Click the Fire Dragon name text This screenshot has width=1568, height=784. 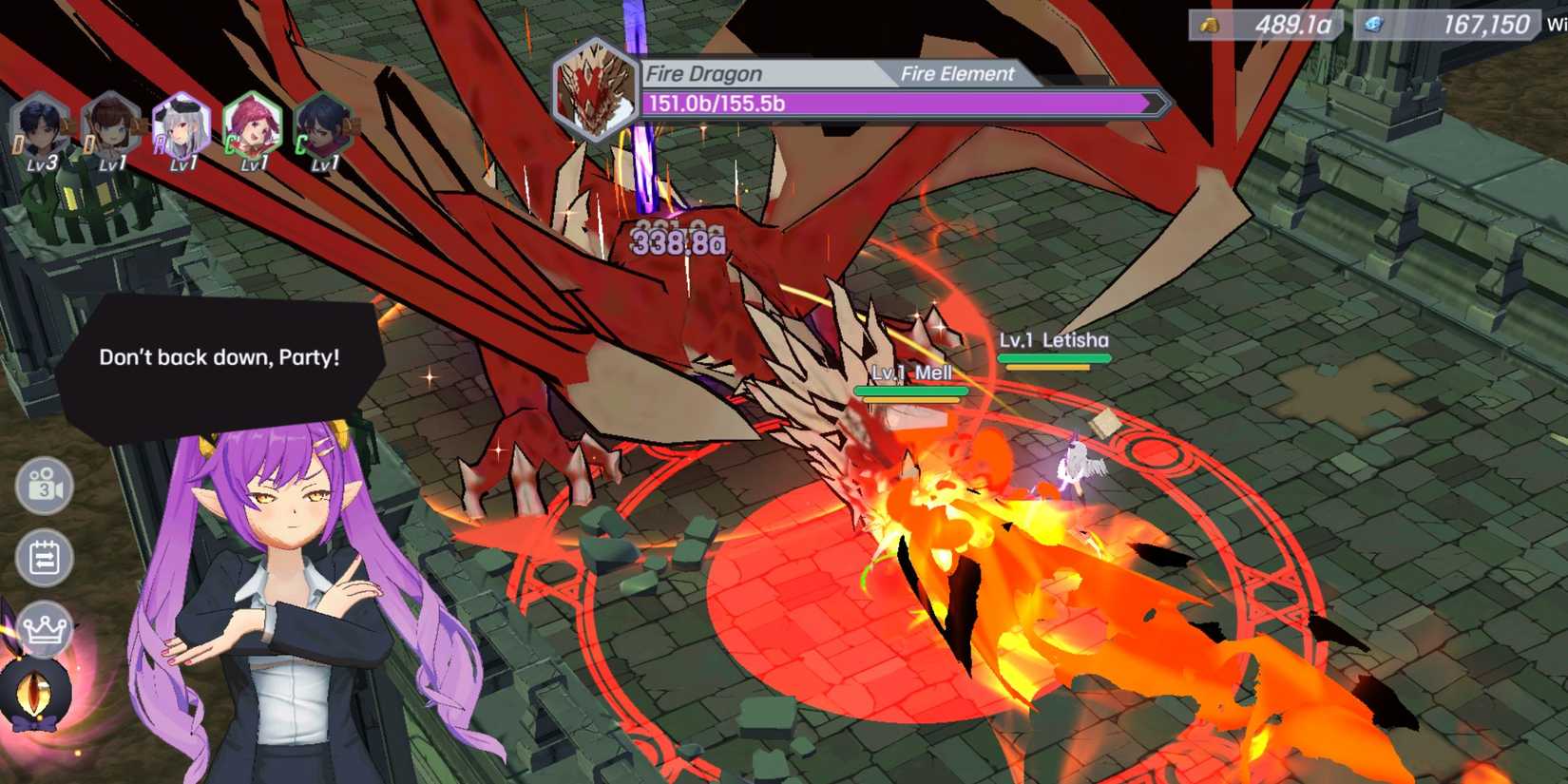[703, 73]
